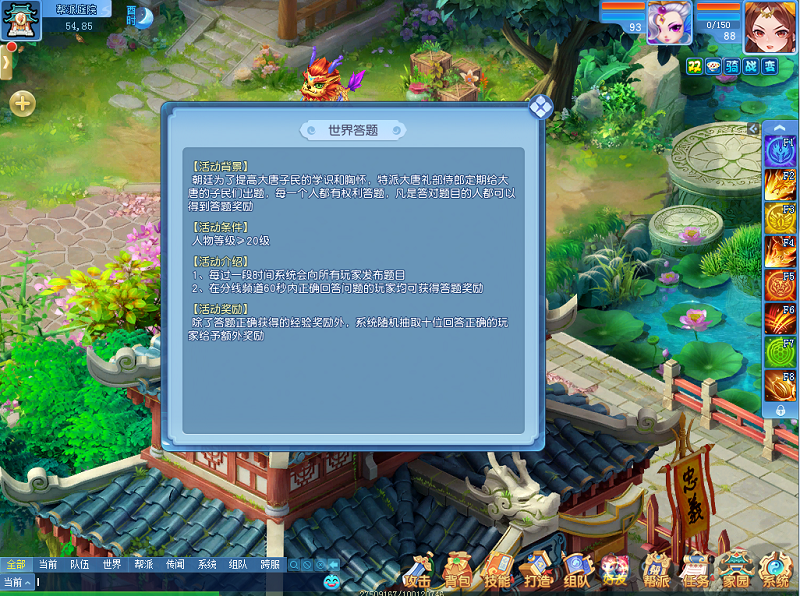Open the 家园 home menu
The image size is (800, 596).
pos(736,570)
